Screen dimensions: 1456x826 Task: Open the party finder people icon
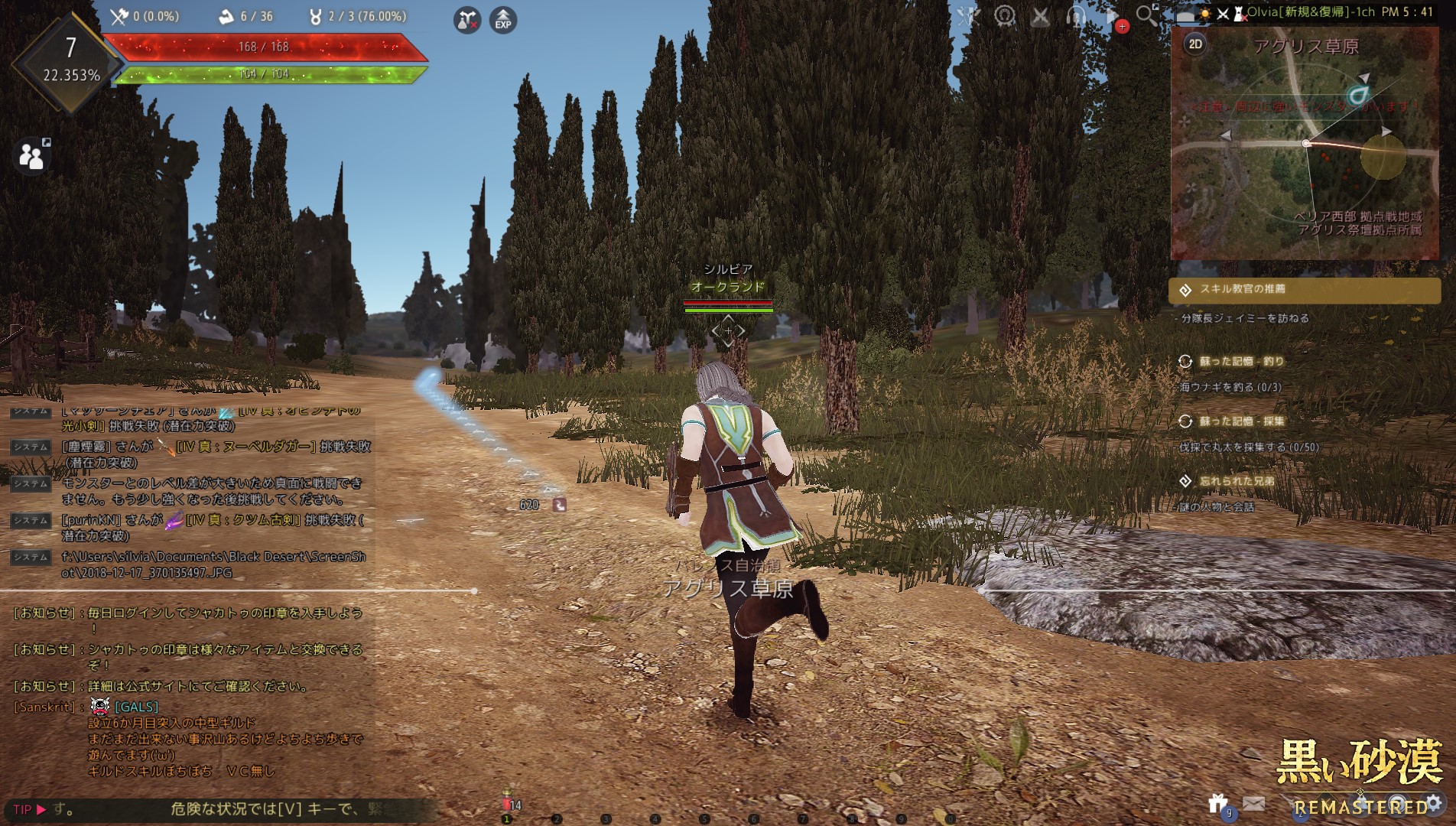[x=31, y=155]
